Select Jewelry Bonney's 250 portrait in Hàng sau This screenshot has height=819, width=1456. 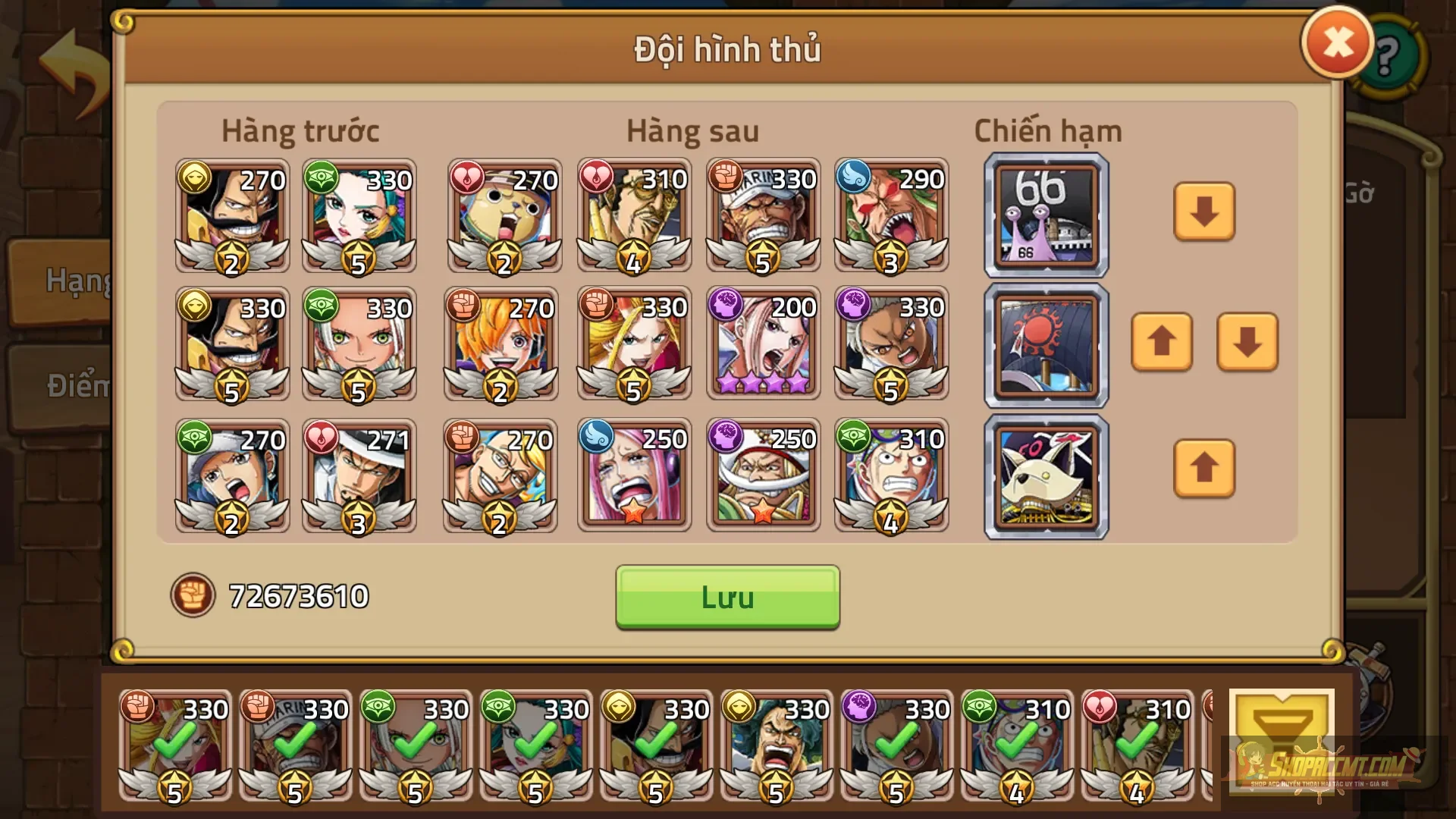click(634, 475)
